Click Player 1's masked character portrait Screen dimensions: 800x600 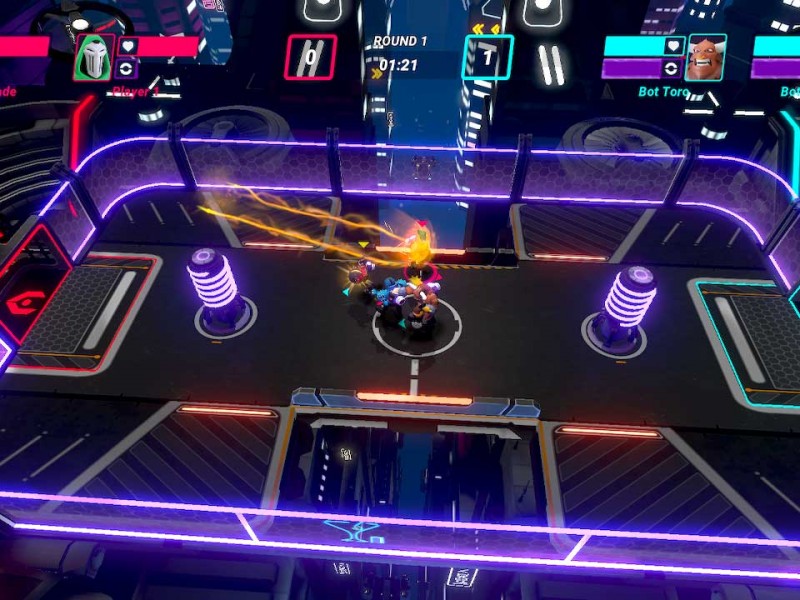coord(93,58)
